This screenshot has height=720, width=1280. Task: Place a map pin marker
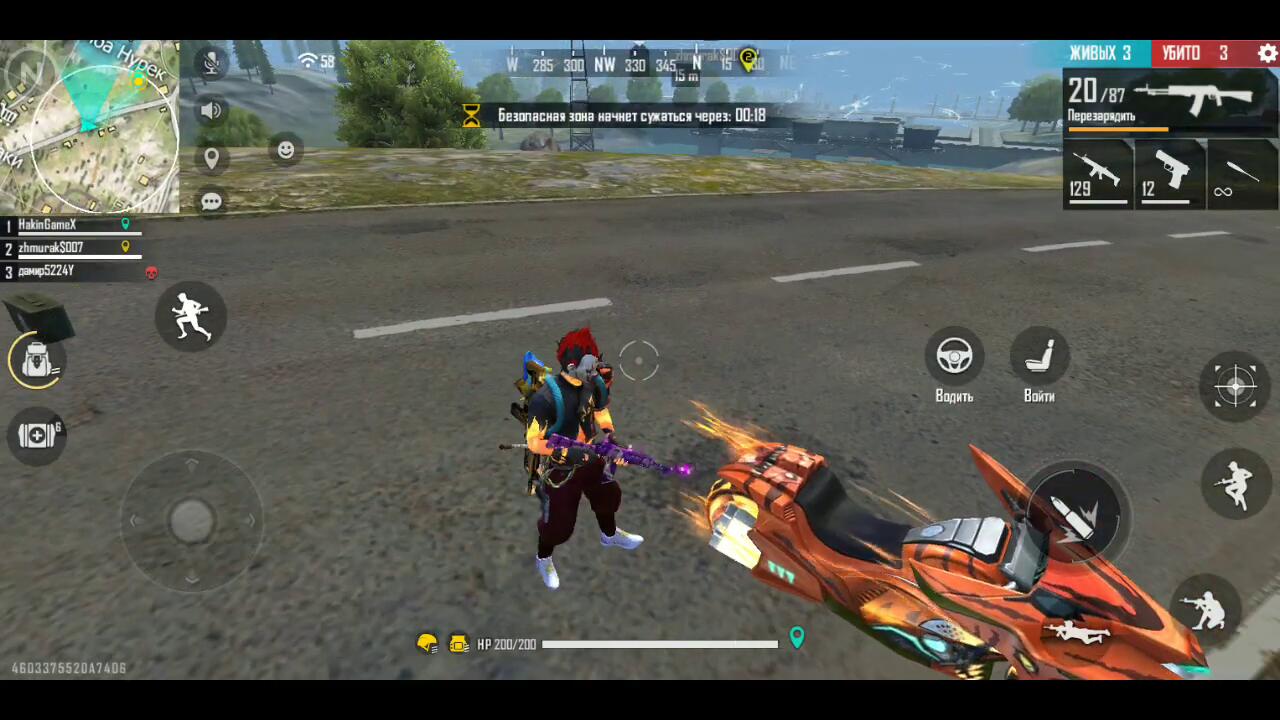tap(211, 157)
